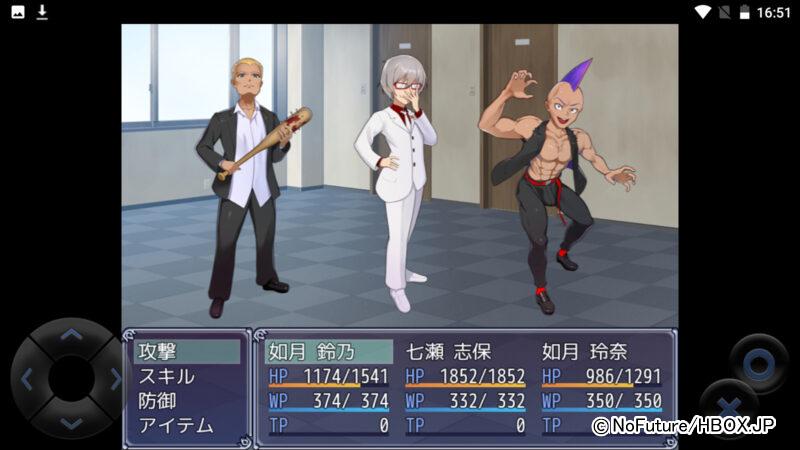Open the アイテム item command
Viewport: 800px width, 450px height.
click(186, 426)
